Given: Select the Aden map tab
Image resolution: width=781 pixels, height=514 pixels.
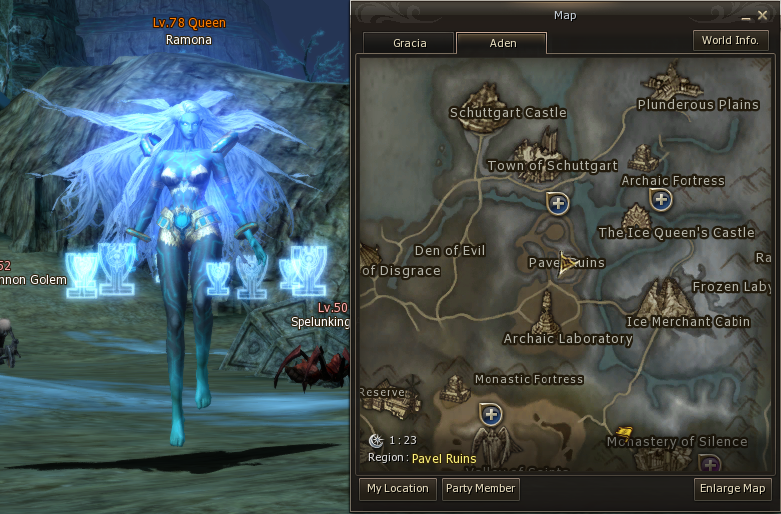Looking at the screenshot, I should [x=501, y=43].
